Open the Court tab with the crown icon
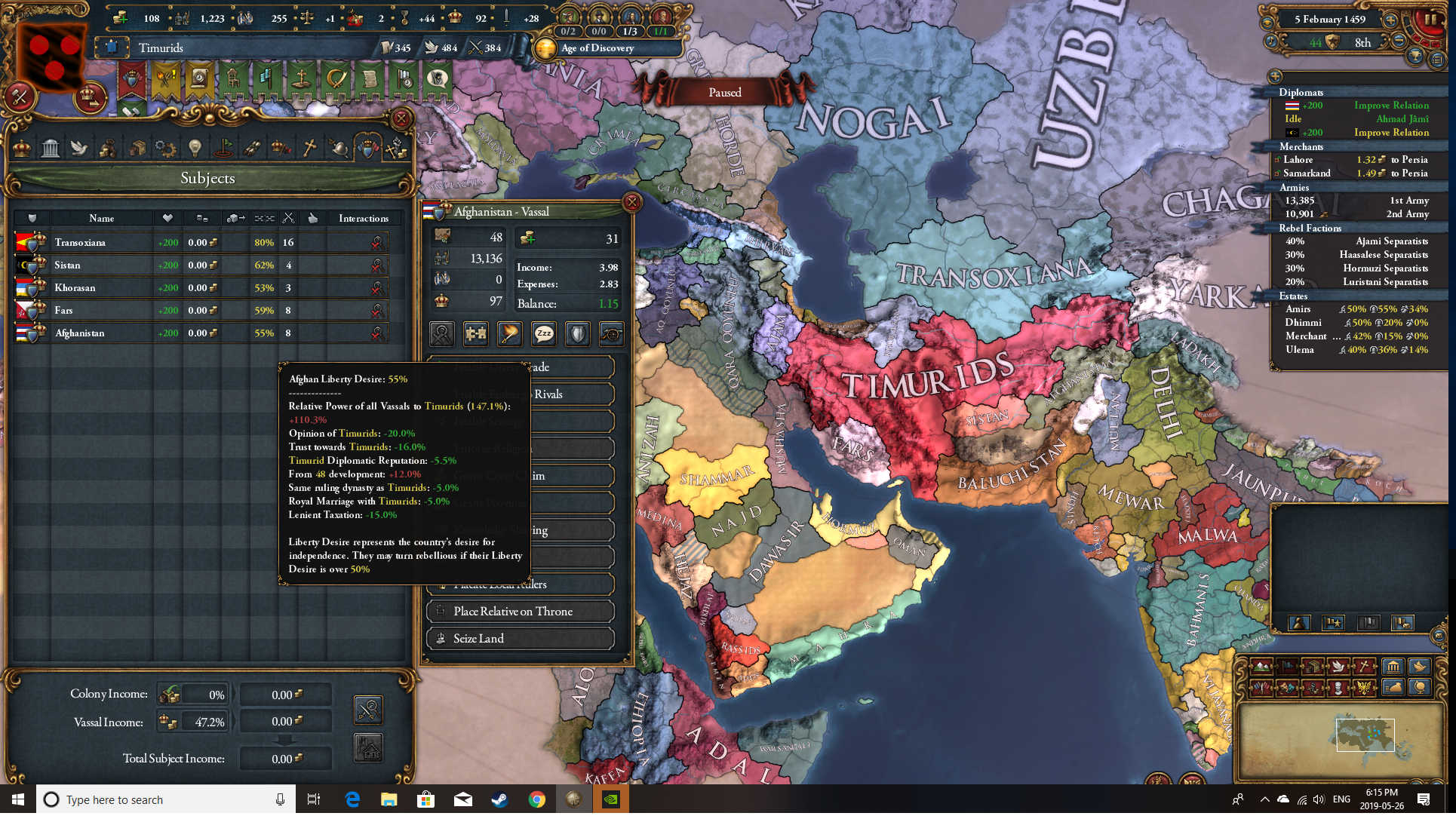The image size is (1456, 816). pyautogui.click(x=21, y=148)
